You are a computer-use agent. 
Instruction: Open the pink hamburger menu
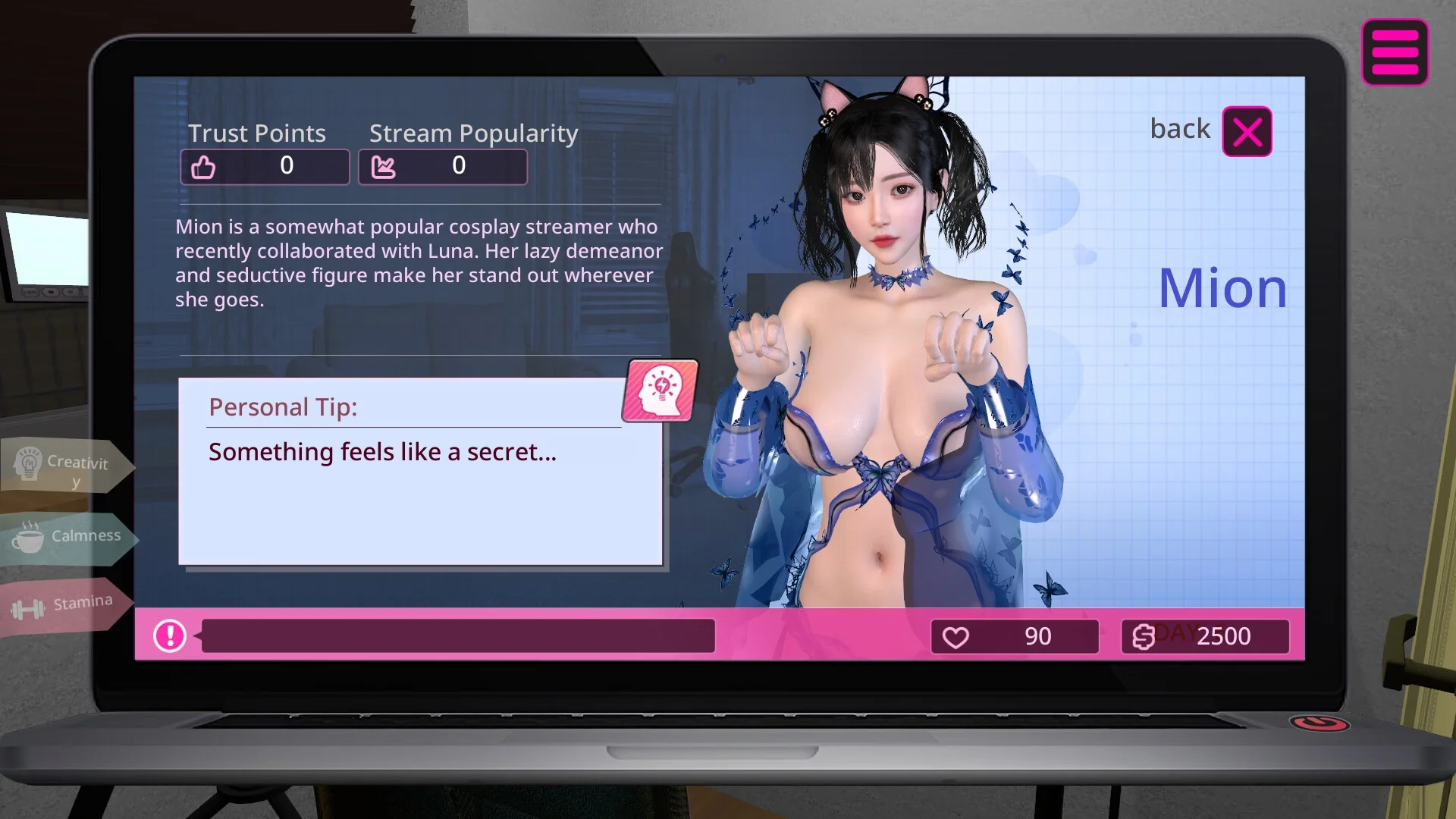tap(1395, 52)
